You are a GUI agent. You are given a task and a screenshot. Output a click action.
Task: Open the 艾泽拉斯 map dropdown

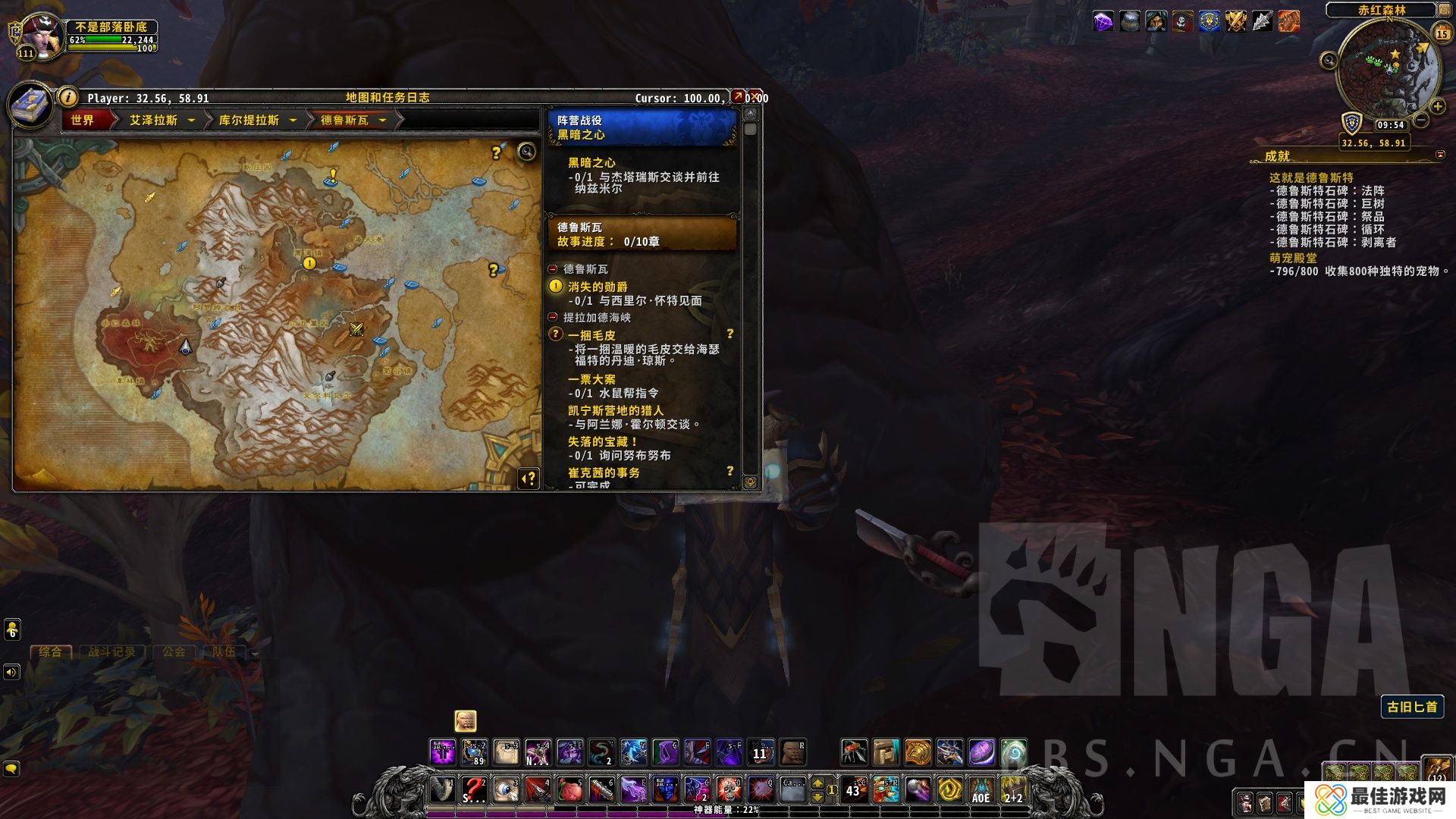pos(191,120)
